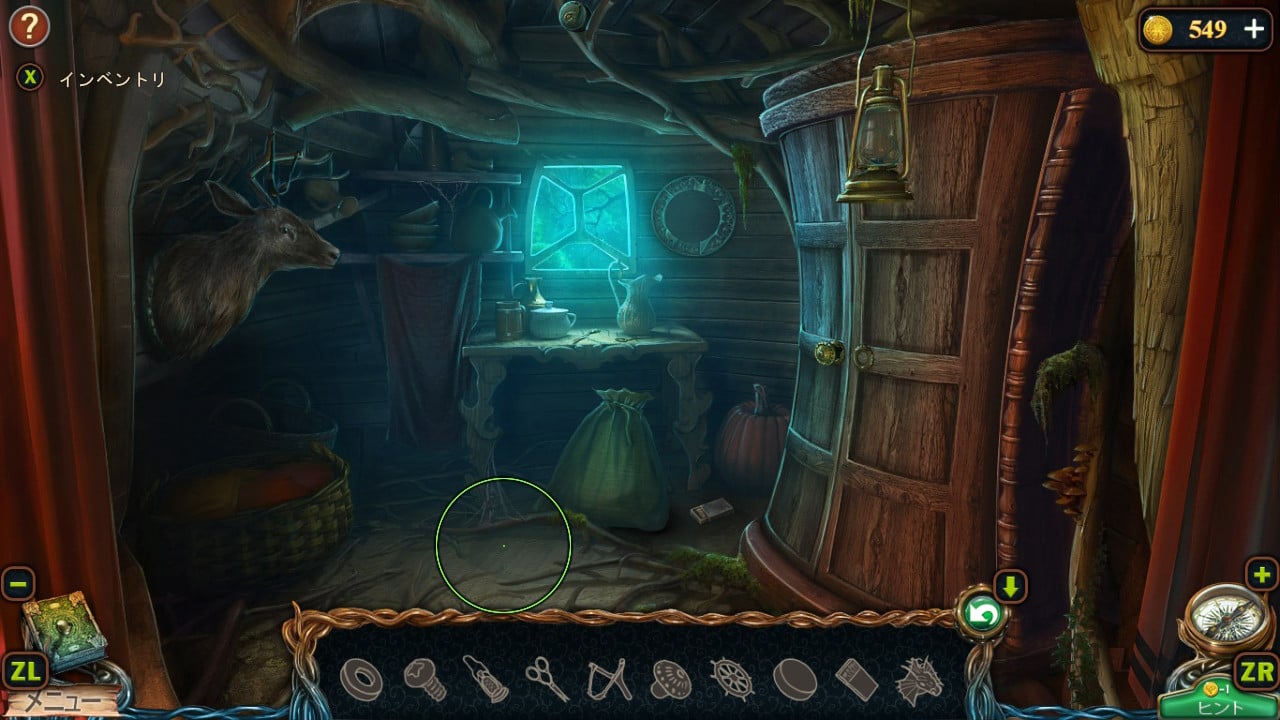Select the matchbox silhouette item

click(856, 680)
